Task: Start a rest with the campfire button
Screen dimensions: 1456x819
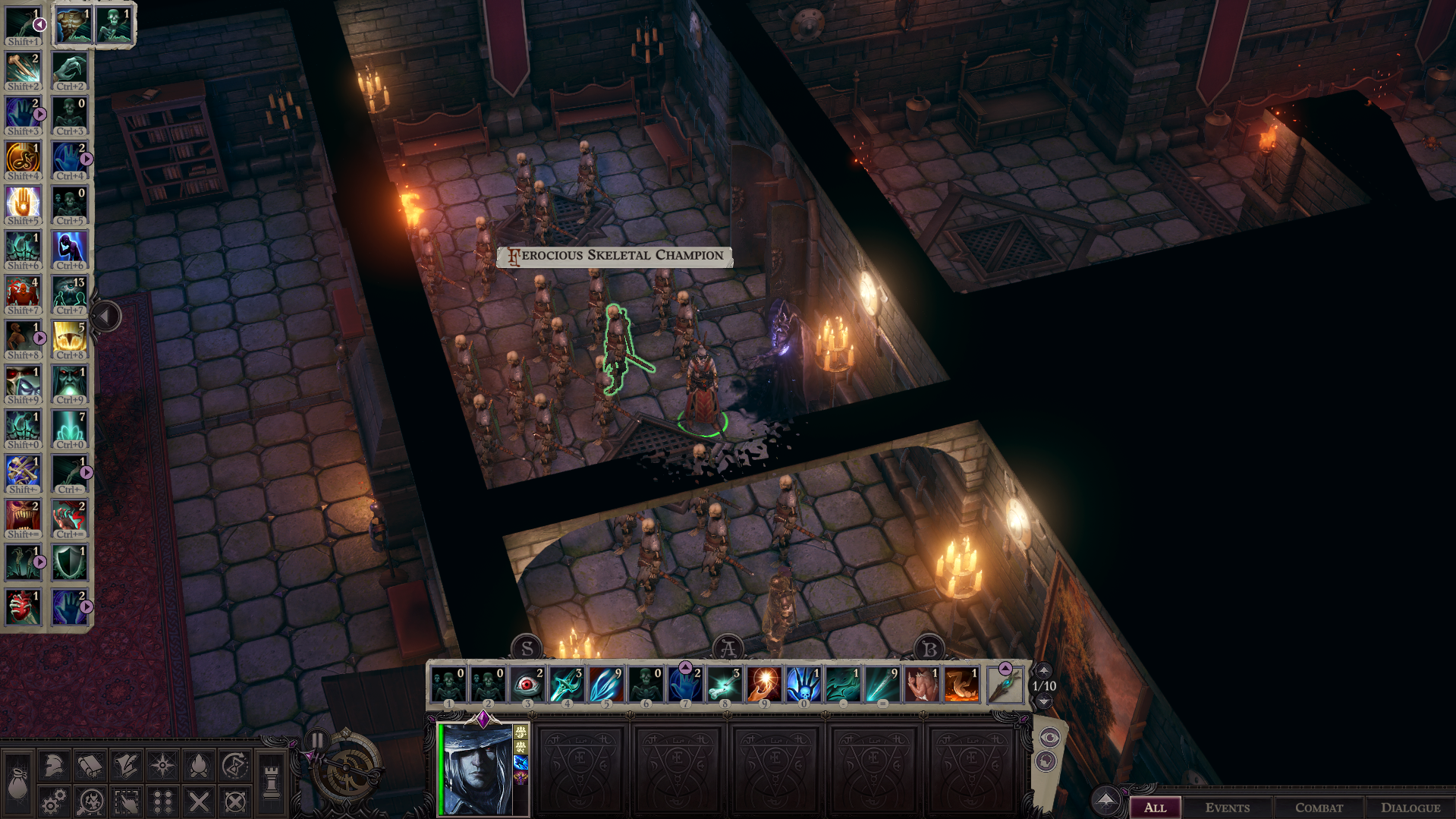Action: coord(199,765)
